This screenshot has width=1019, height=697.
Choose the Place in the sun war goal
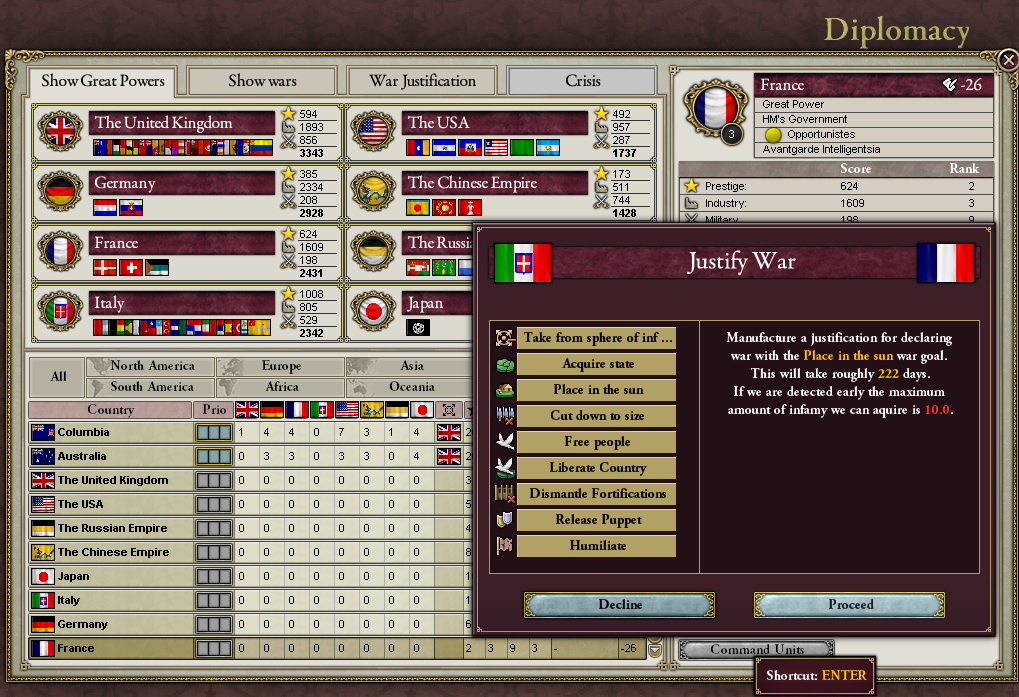(597, 390)
